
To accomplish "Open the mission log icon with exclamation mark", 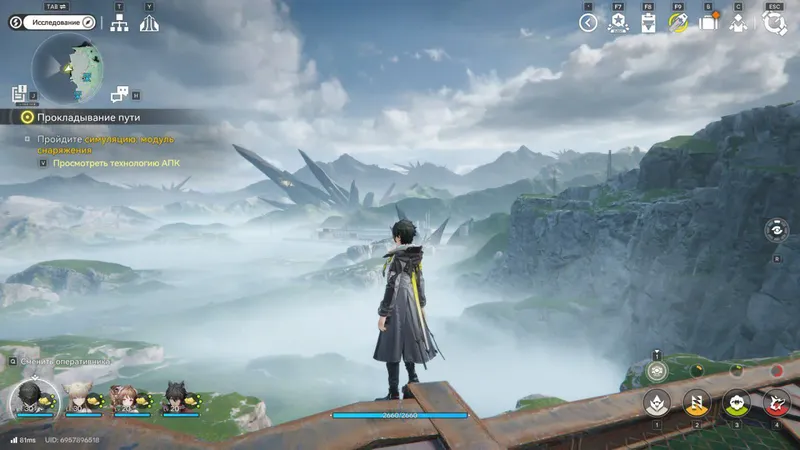I will (x=19, y=93).
